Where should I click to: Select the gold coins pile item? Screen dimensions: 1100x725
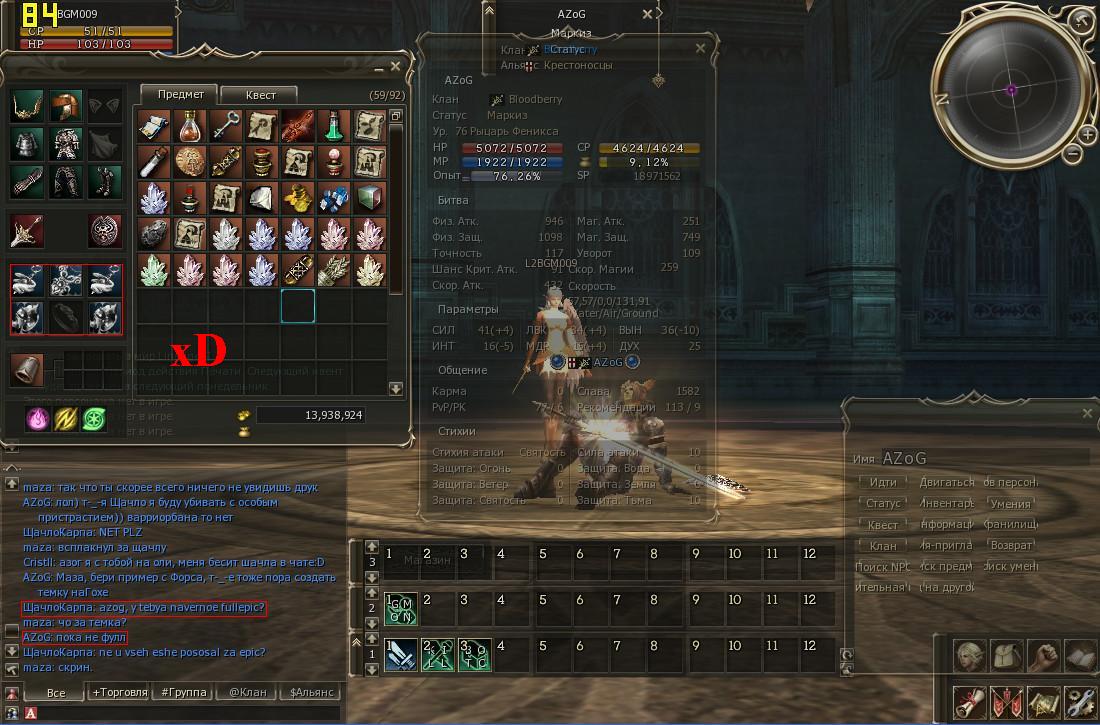(x=297, y=196)
